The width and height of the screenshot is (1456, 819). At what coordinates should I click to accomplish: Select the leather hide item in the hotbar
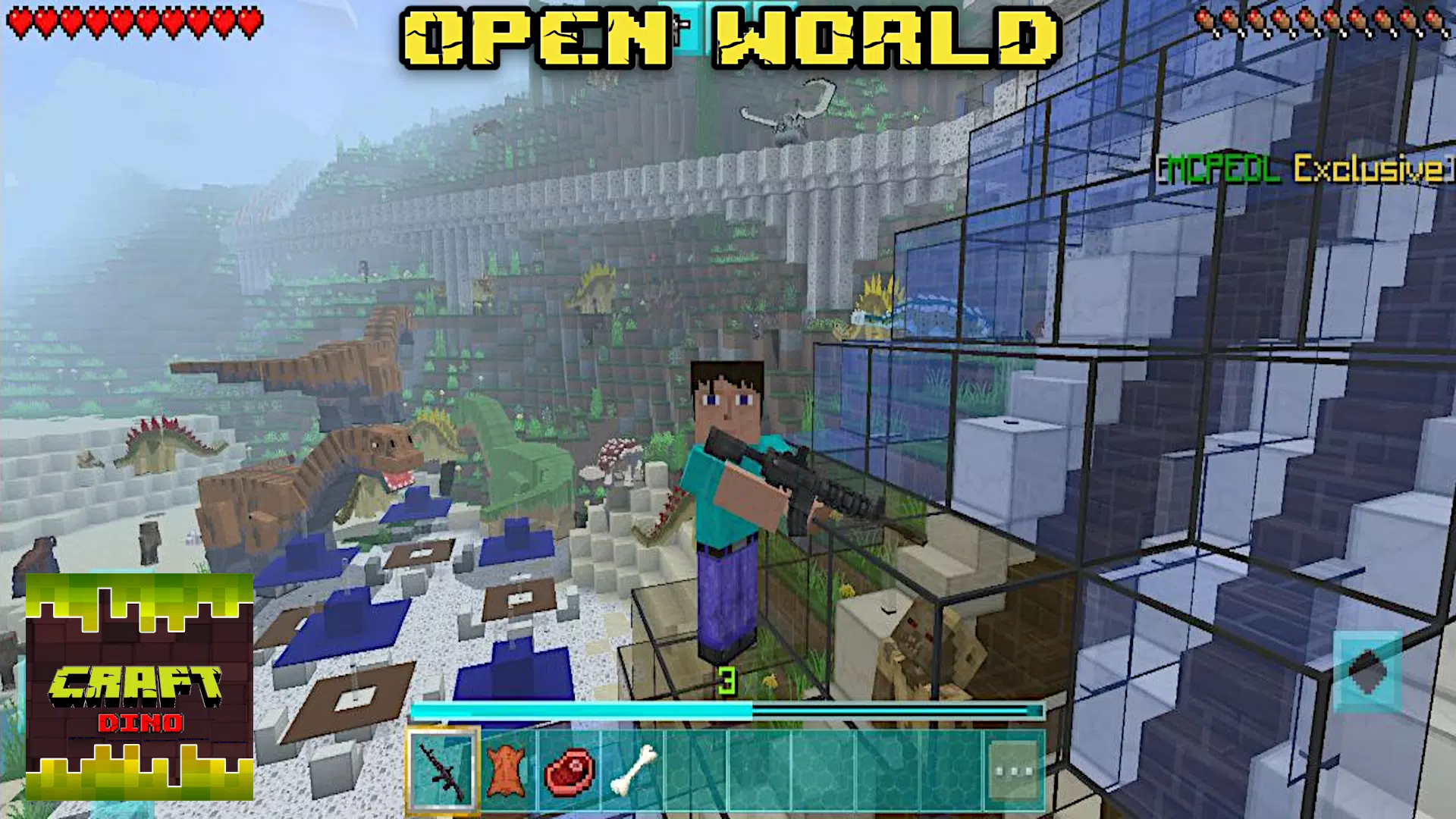click(x=510, y=768)
